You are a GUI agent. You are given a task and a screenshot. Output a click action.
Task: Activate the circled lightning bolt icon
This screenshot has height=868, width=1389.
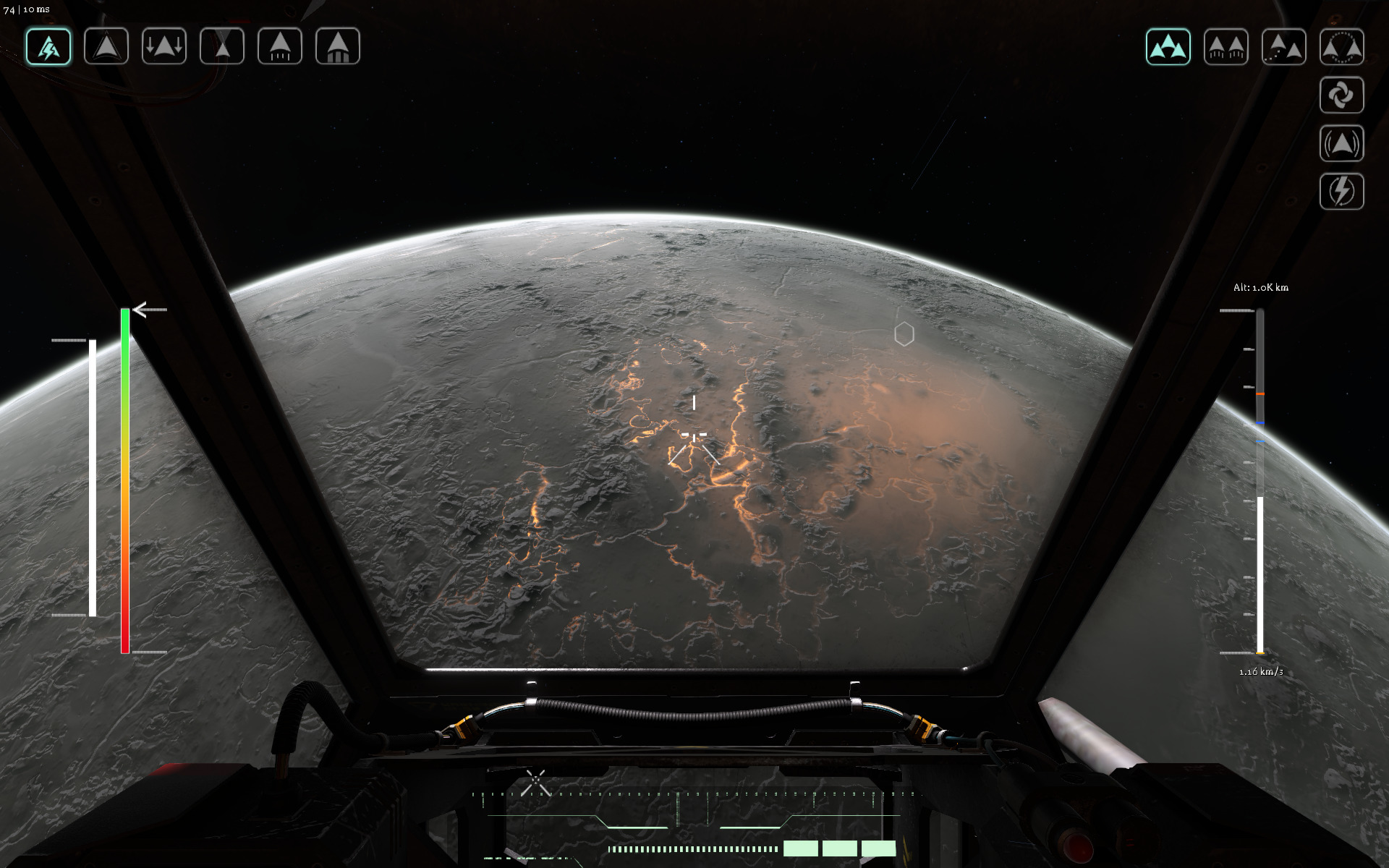point(1341,192)
